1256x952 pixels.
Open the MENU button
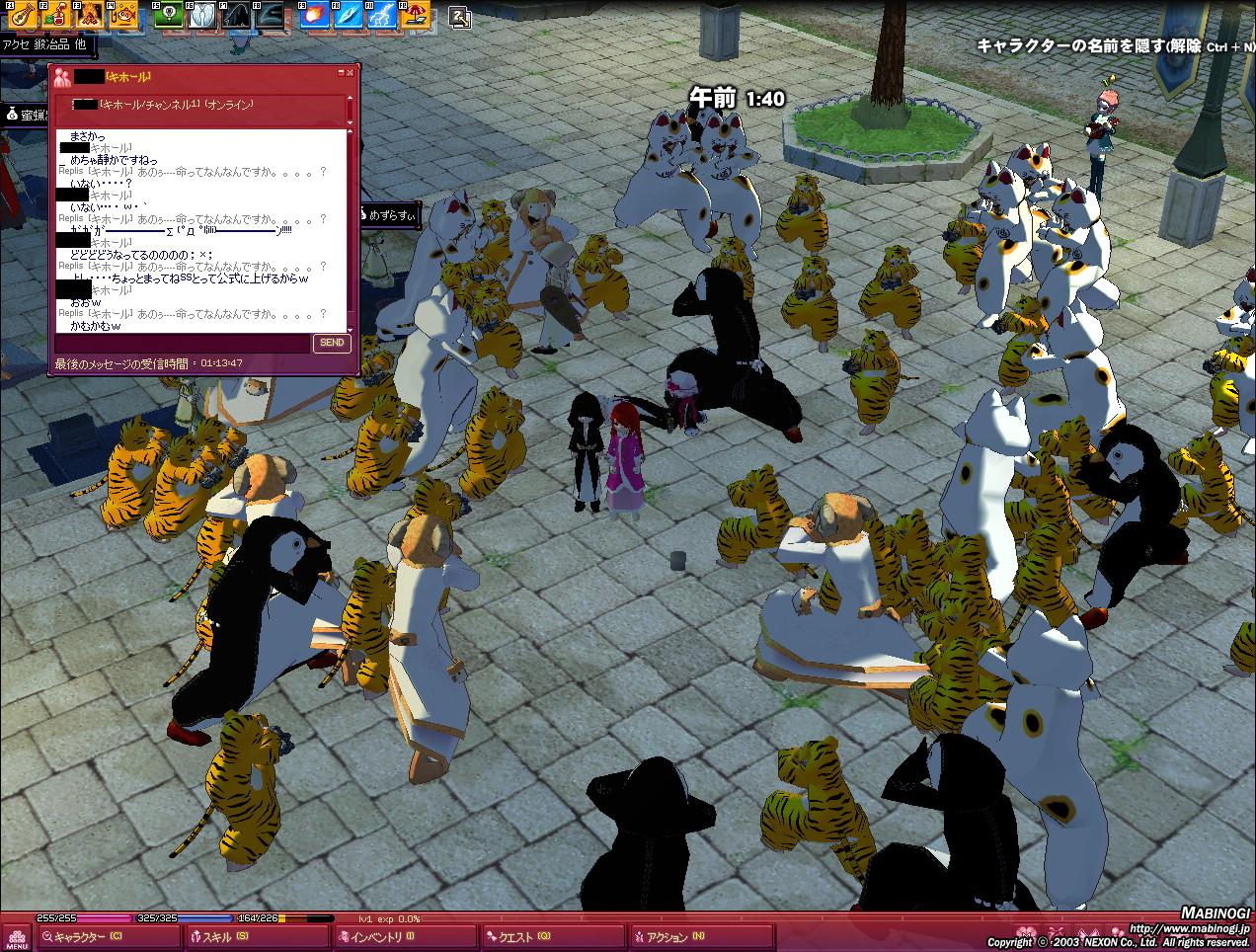coord(16,936)
